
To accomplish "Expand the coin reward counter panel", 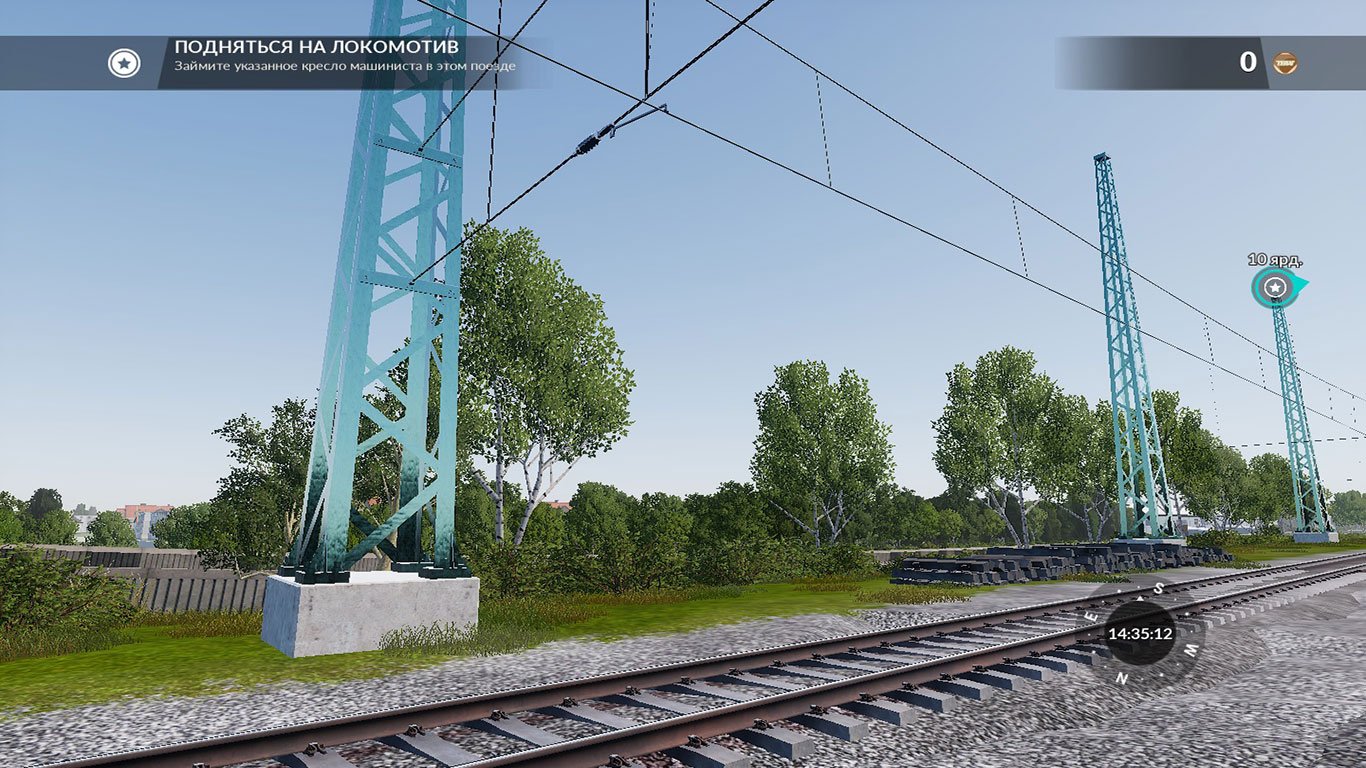I will tap(1265, 63).
